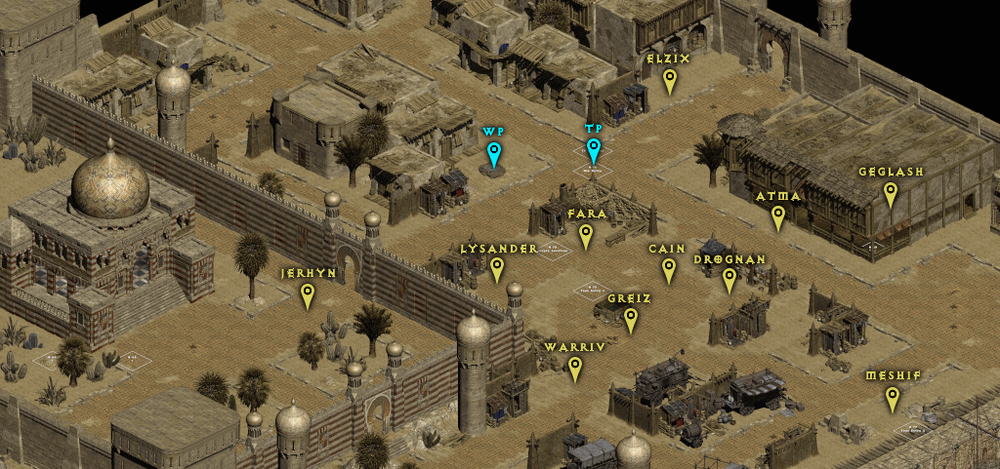Click the Lysander marker pin
Screen dimensions: 1000x469
497,268
